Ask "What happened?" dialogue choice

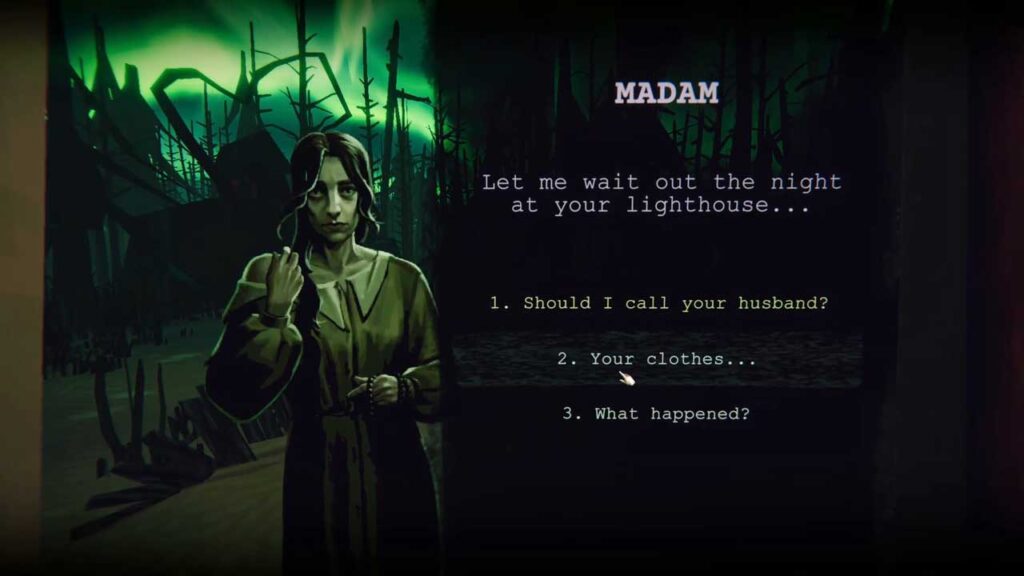(656, 413)
